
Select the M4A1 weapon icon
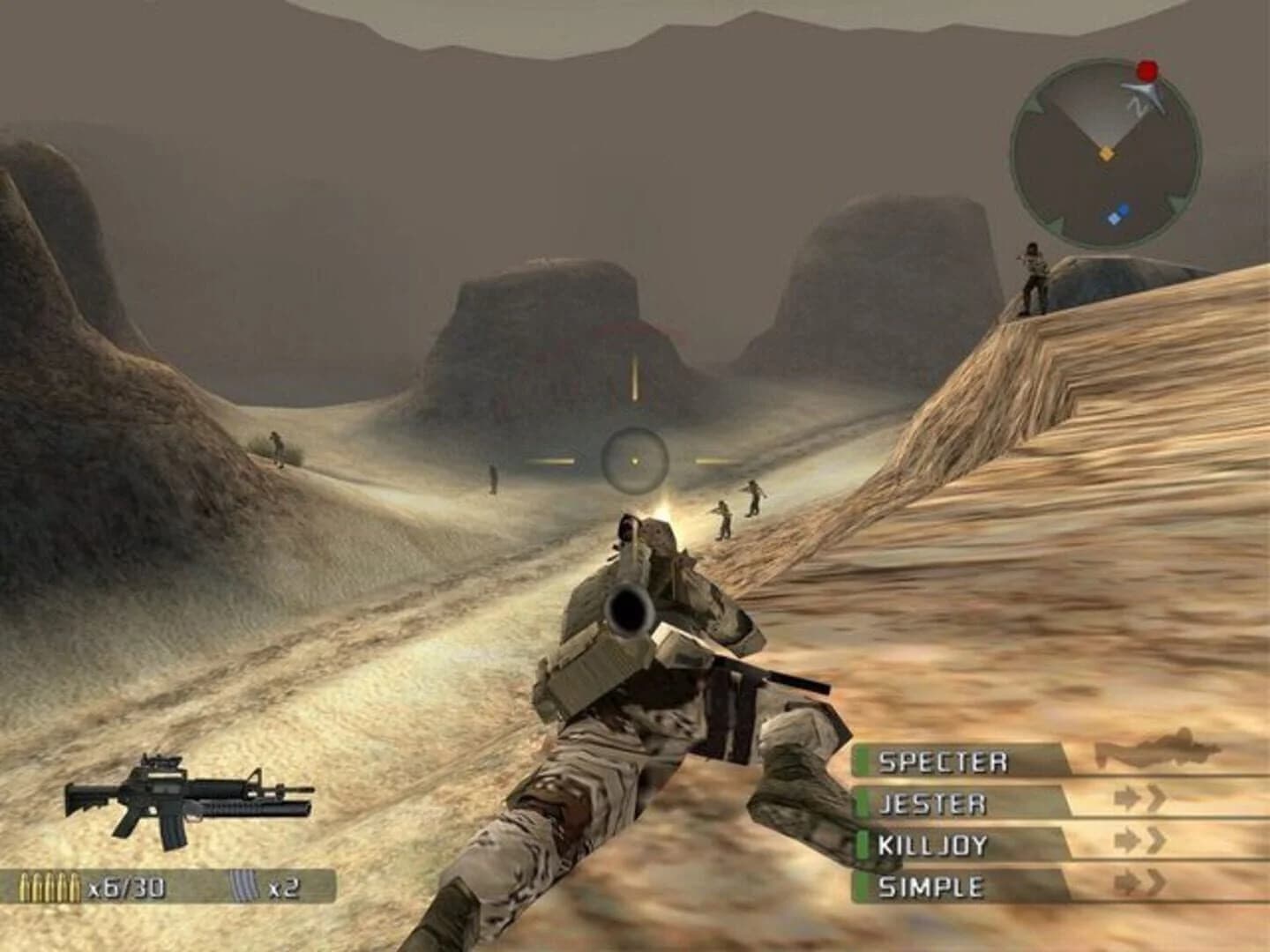tap(190, 798)
